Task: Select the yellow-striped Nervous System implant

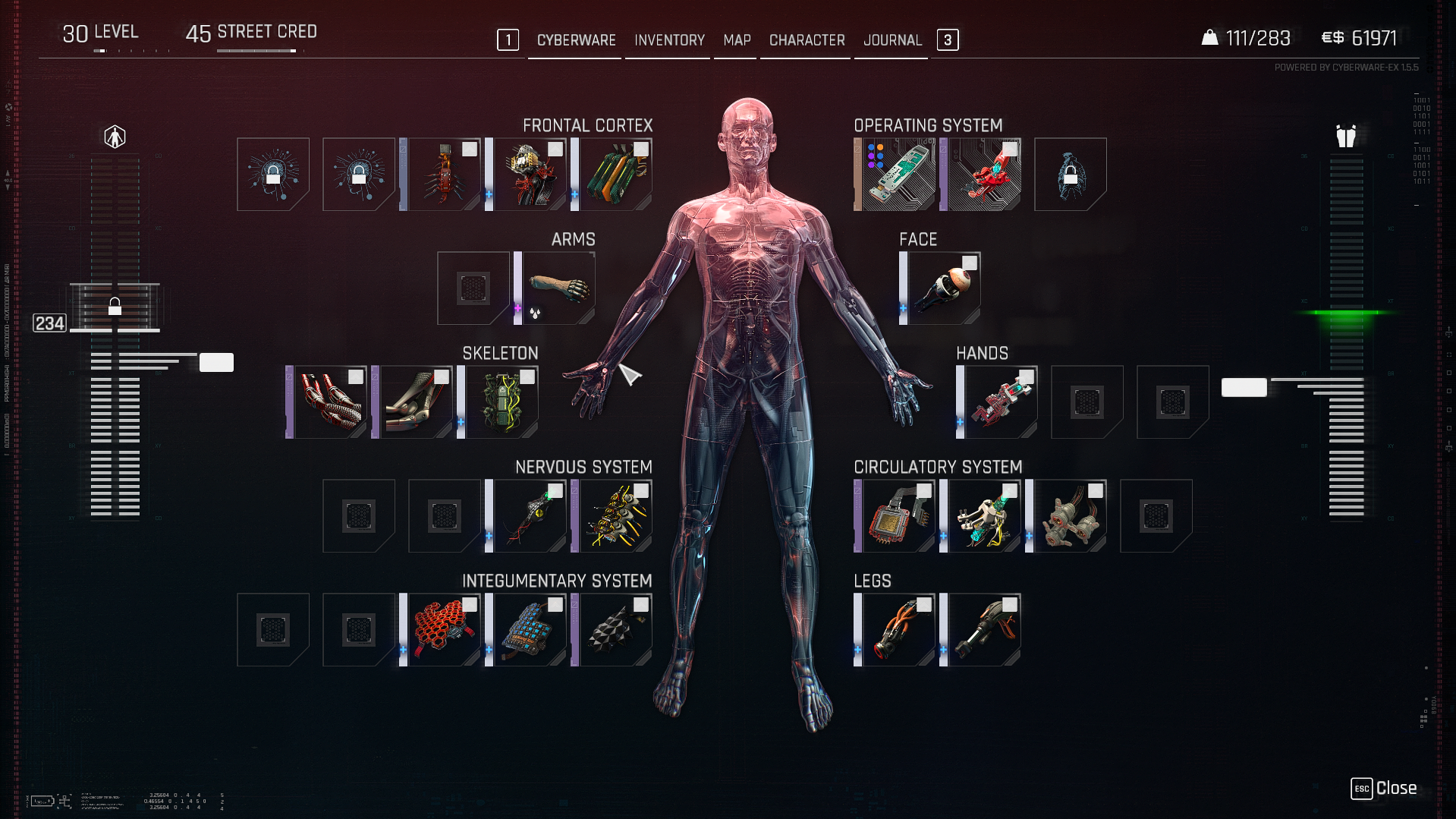Action: coord(615,516)
